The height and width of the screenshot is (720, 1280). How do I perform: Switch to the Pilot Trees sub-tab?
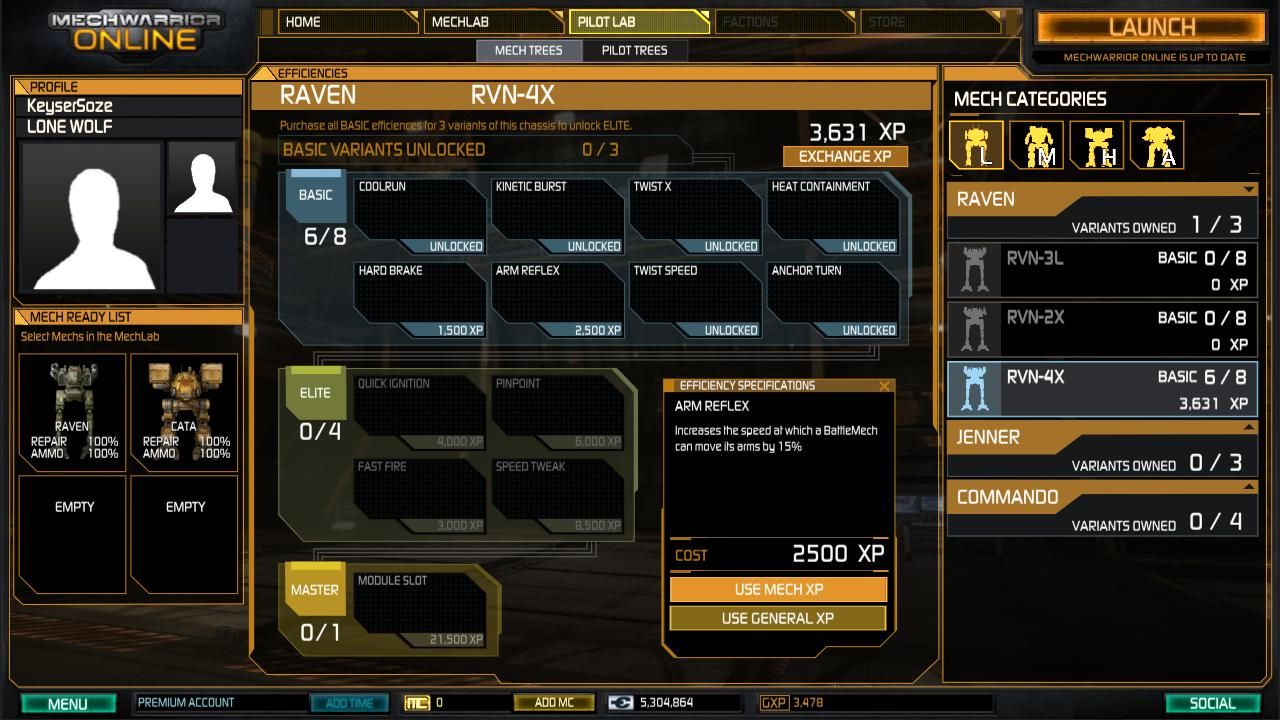point(634,50)
